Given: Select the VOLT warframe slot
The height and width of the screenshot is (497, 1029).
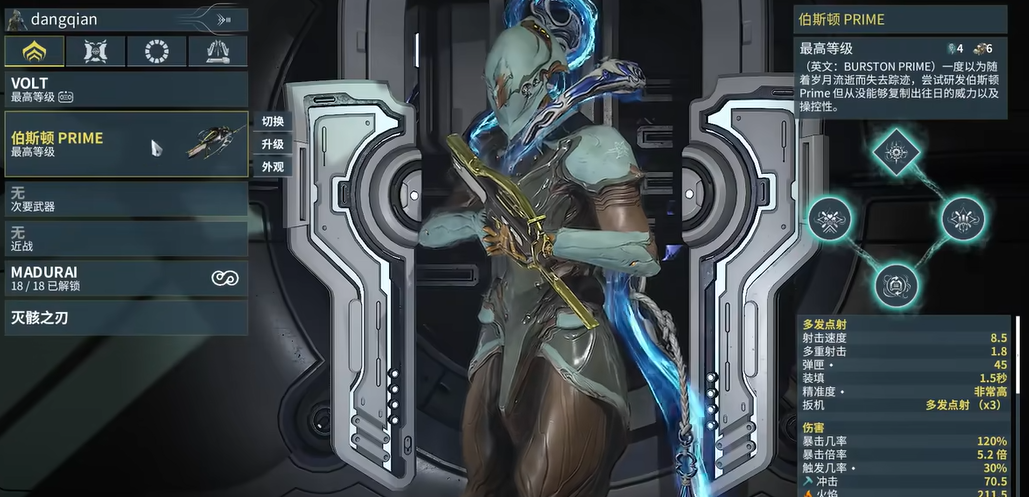Looking at the screenshot, I should coord(125,89).
